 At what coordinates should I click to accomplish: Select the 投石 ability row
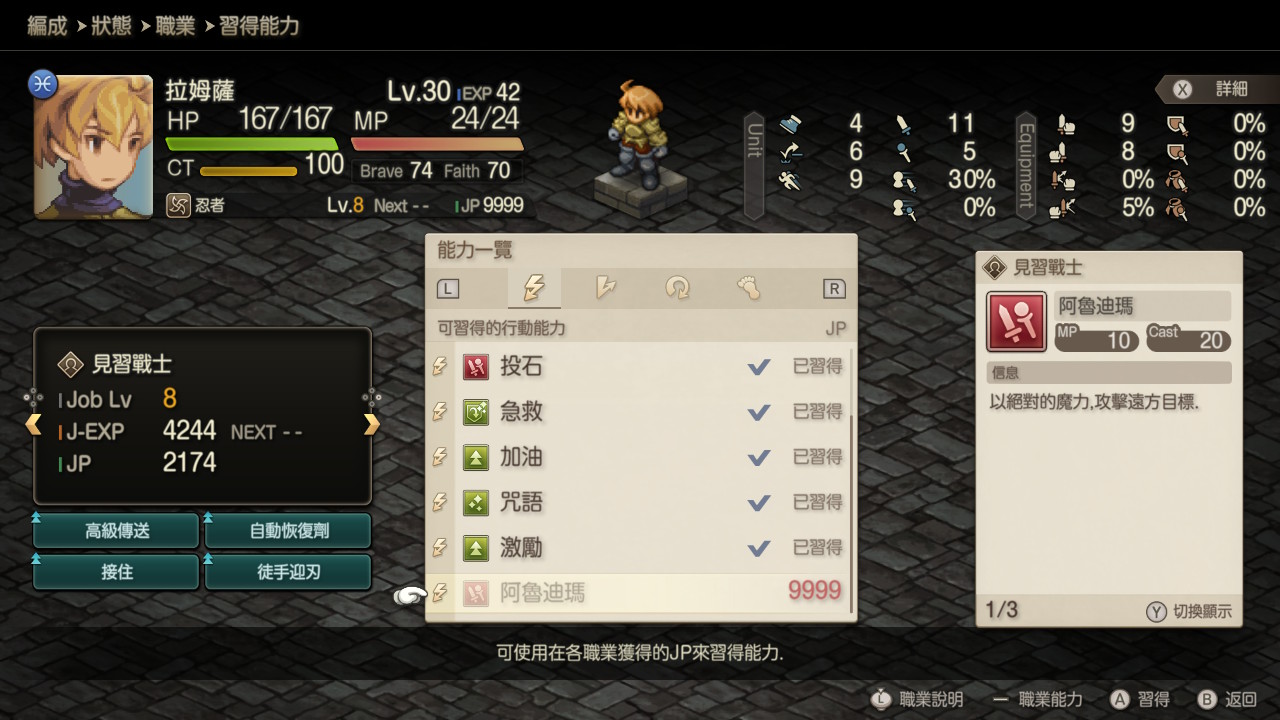[640, 367]
